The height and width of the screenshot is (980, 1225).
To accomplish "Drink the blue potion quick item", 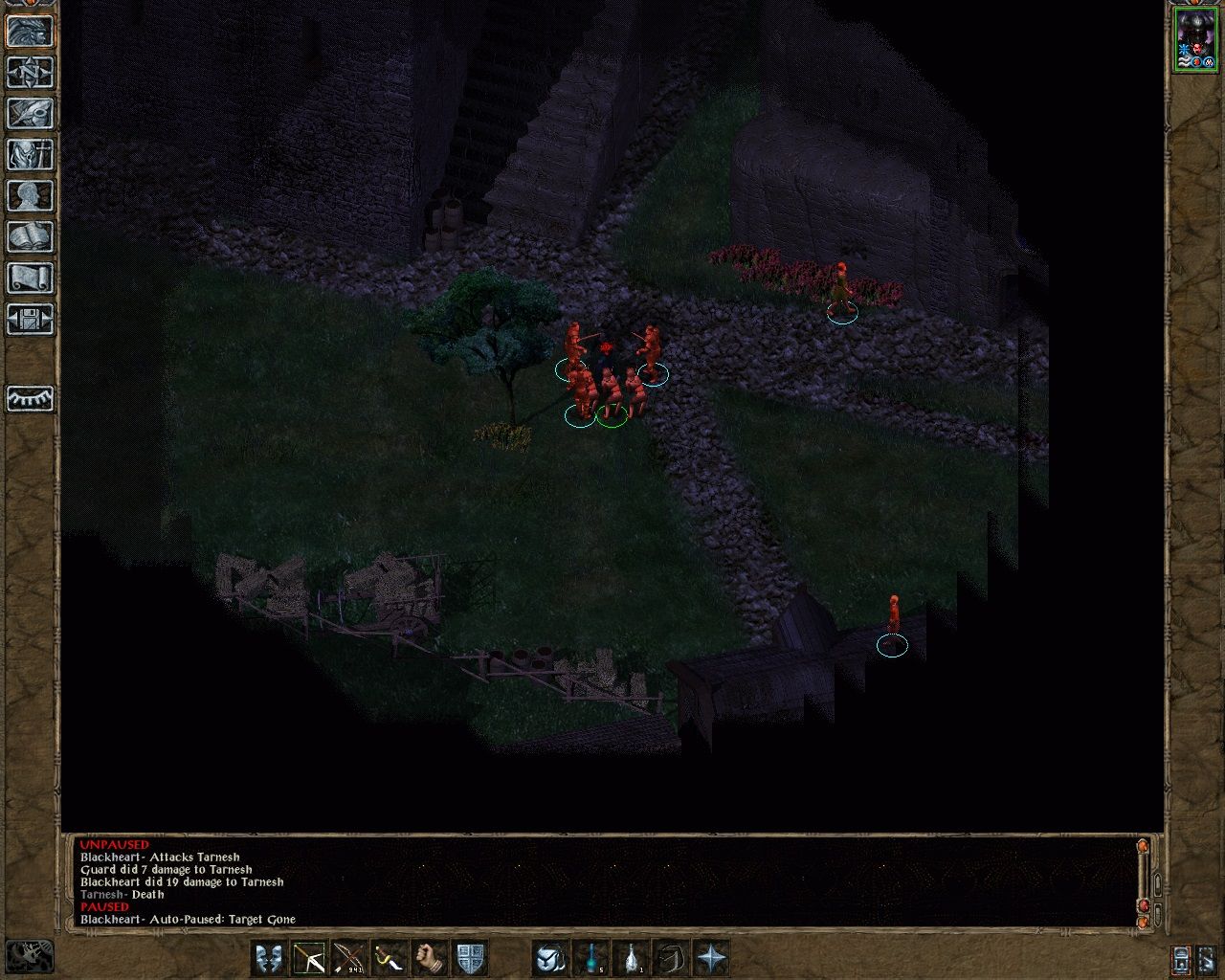I will point(591,956).
